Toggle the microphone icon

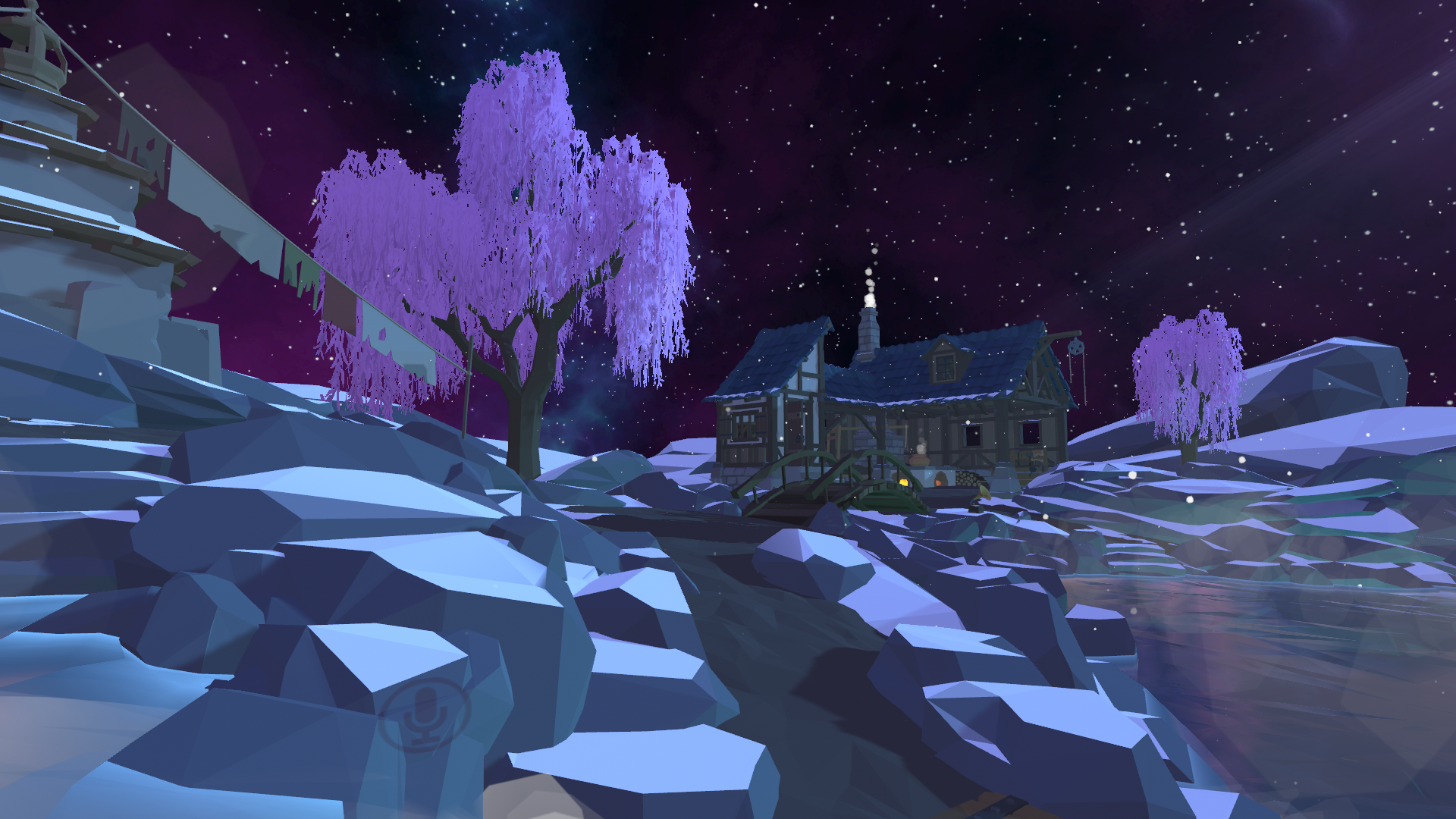pos(425,714)
